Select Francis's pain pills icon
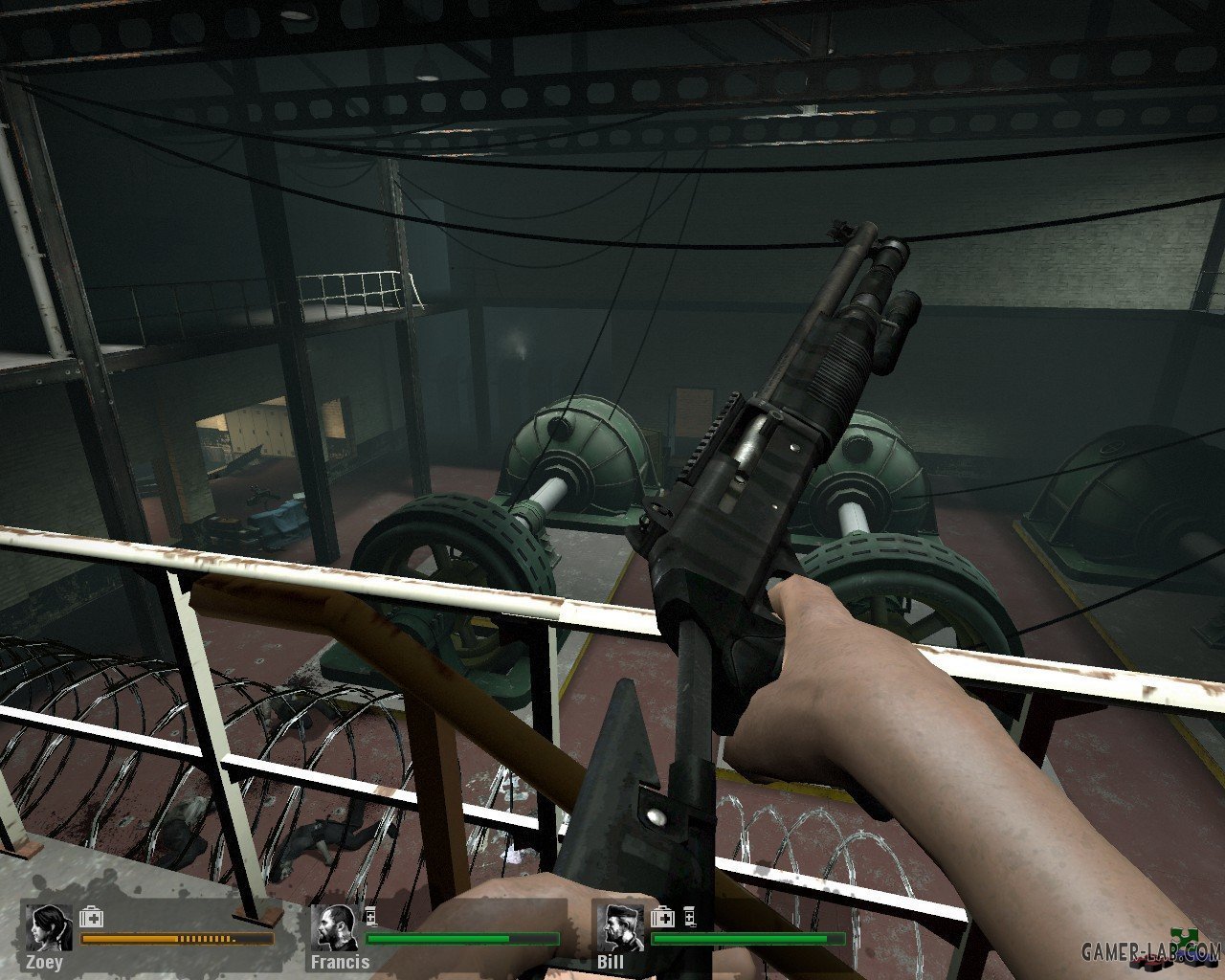 click(x=371, y=916)
